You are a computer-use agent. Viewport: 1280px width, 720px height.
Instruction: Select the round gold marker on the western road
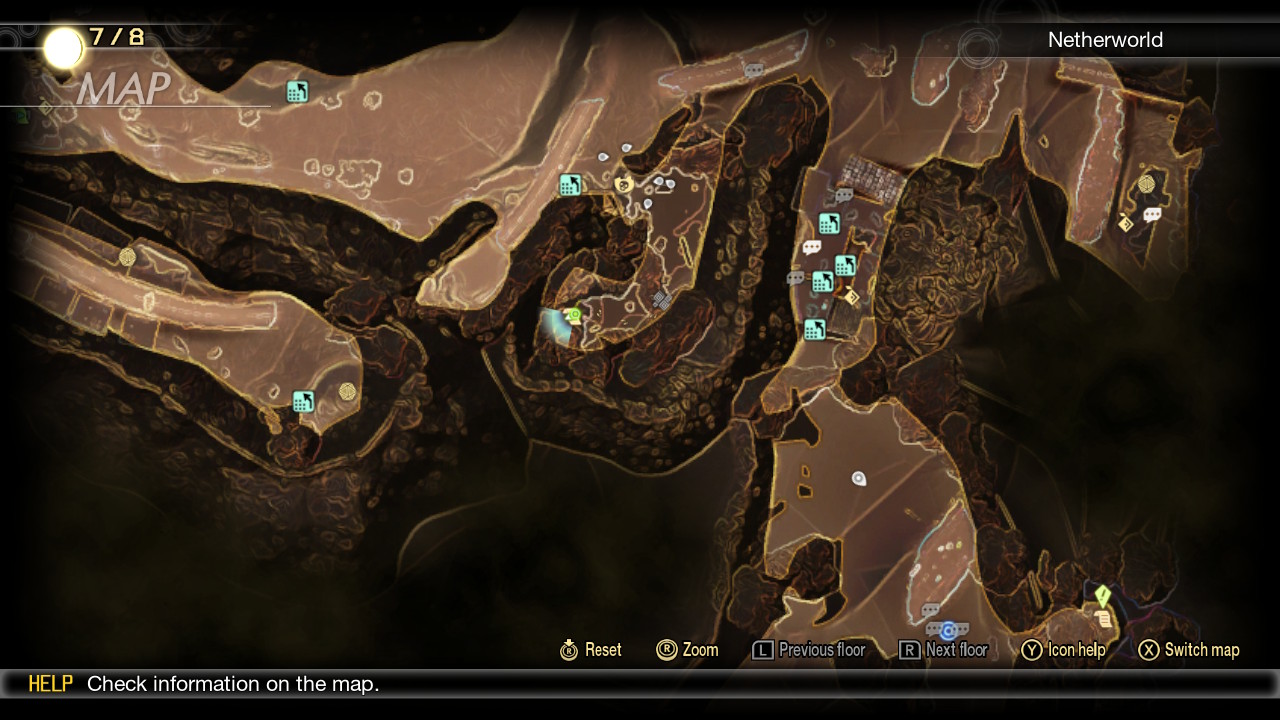127,257
